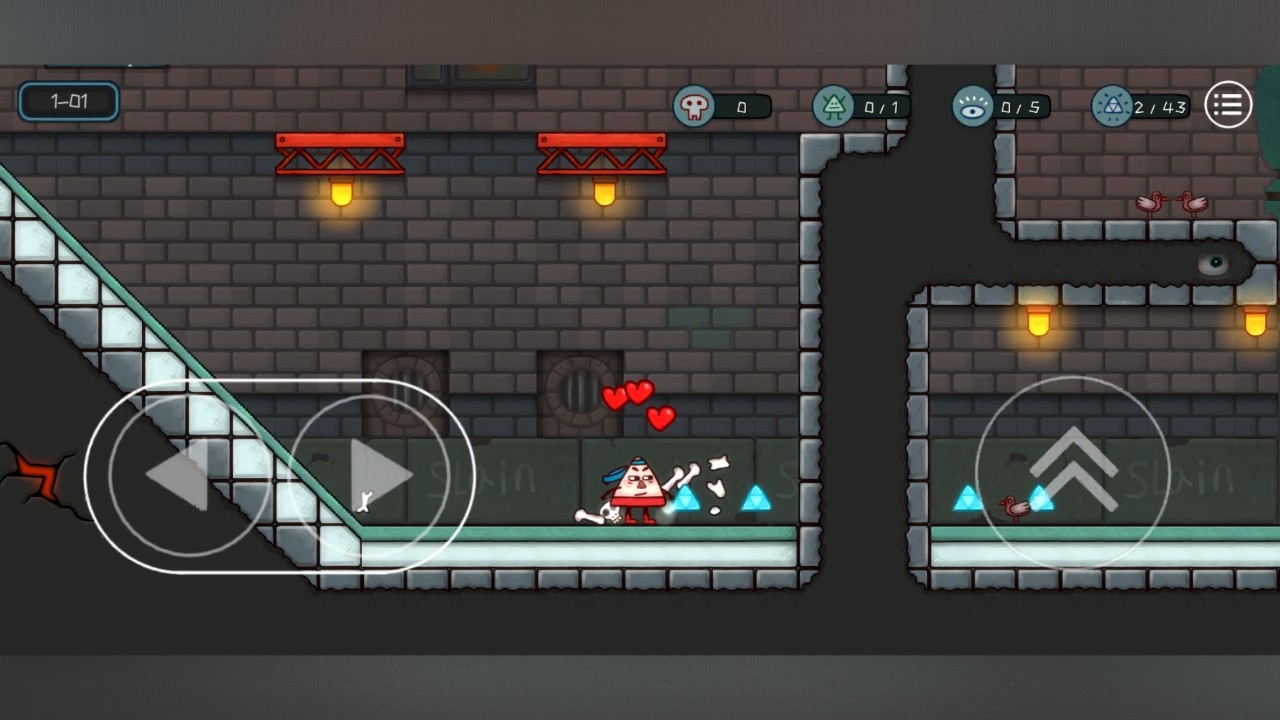Tap the jump chevron button on the right
Image resolution: width=1280 pixels, height=720 pixels.
point(1075,470)
